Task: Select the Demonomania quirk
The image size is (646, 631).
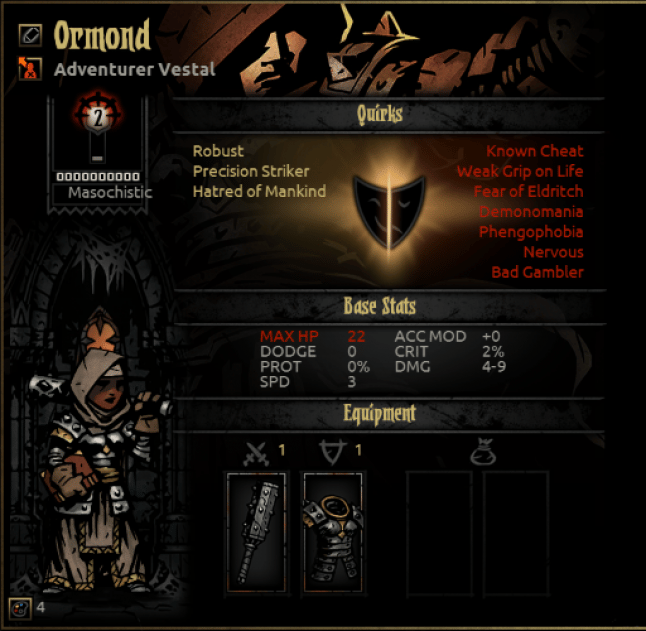Action: 531,212
